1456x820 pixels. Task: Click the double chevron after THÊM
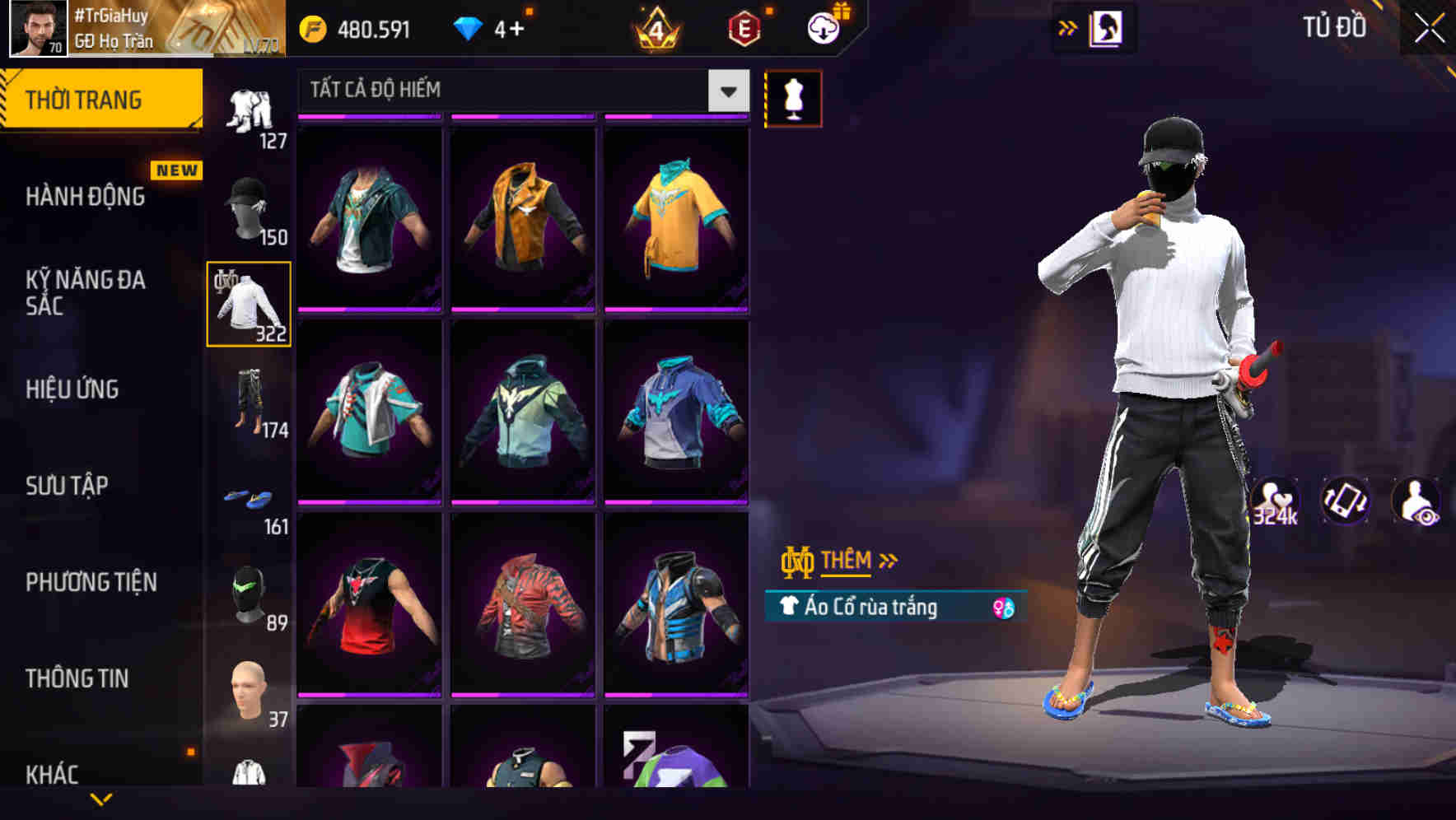887,560
